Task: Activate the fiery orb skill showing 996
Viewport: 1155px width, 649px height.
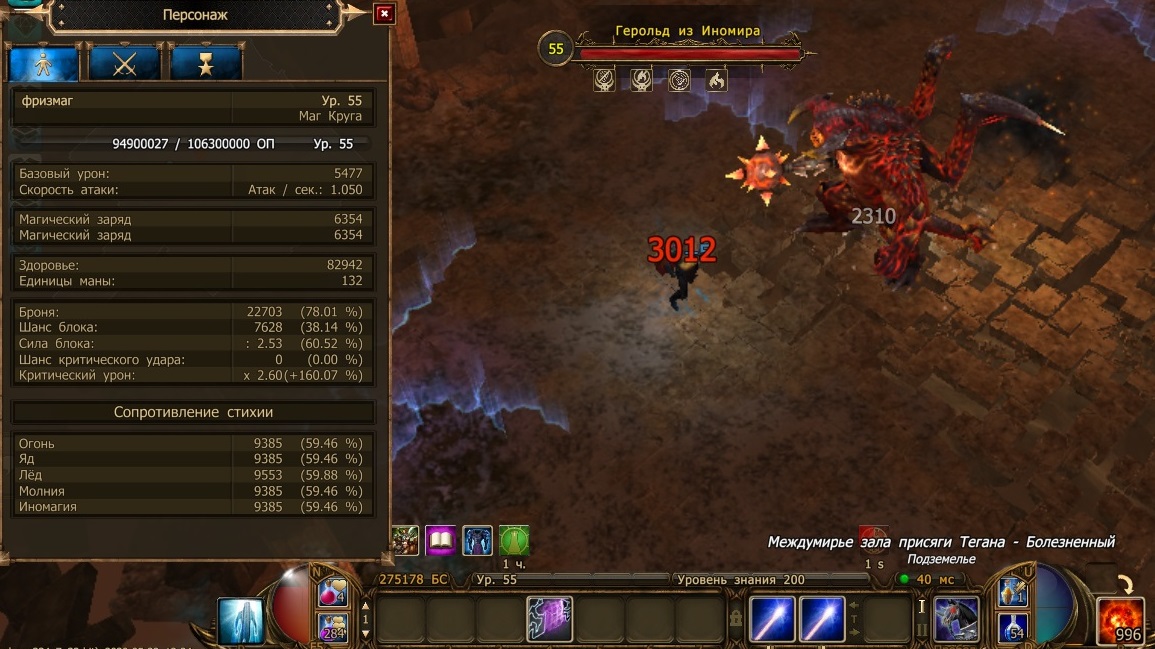Action: coord(1120,621)
